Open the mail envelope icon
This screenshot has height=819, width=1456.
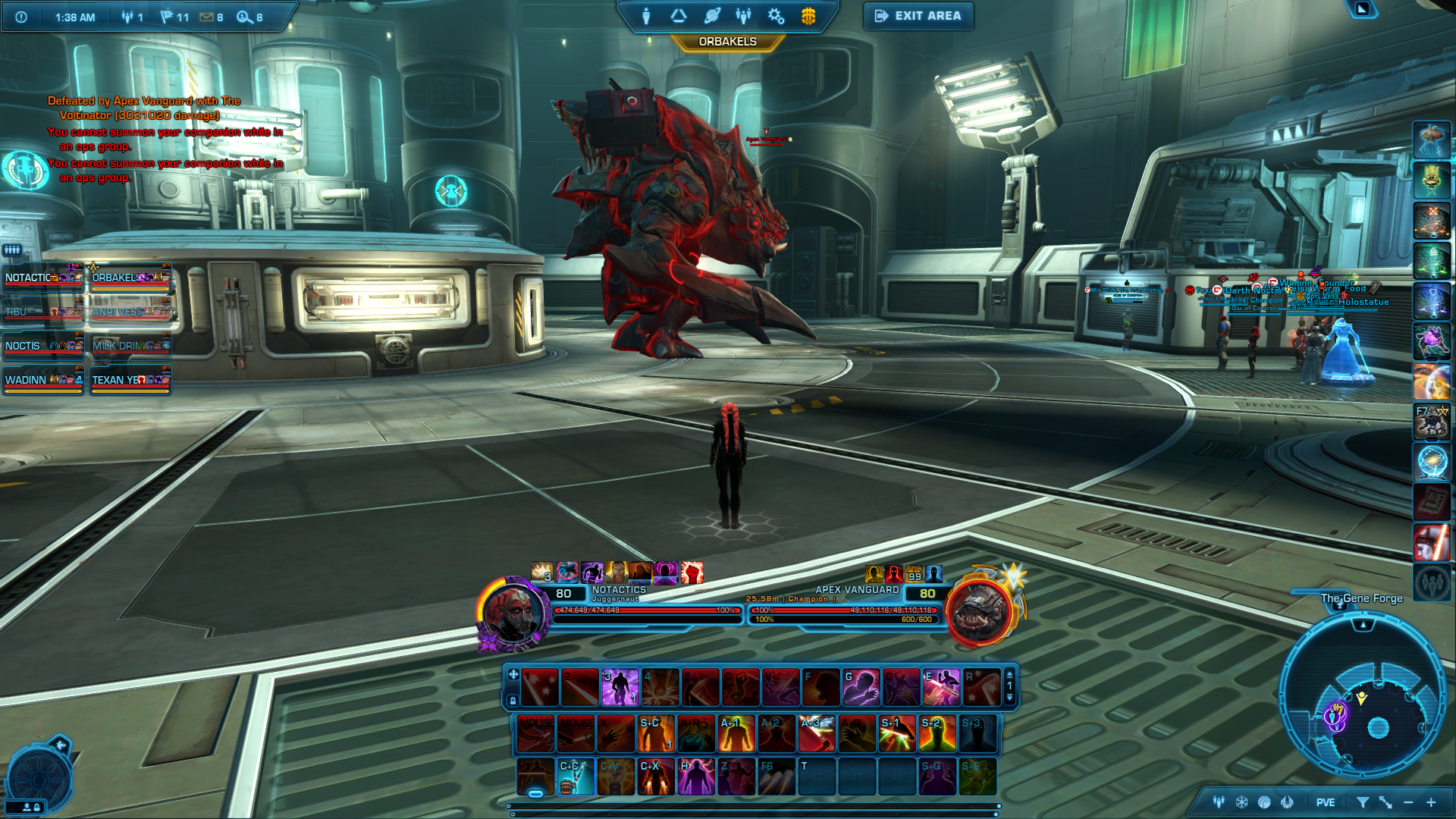pyautogui.click(x=206, y=17)
